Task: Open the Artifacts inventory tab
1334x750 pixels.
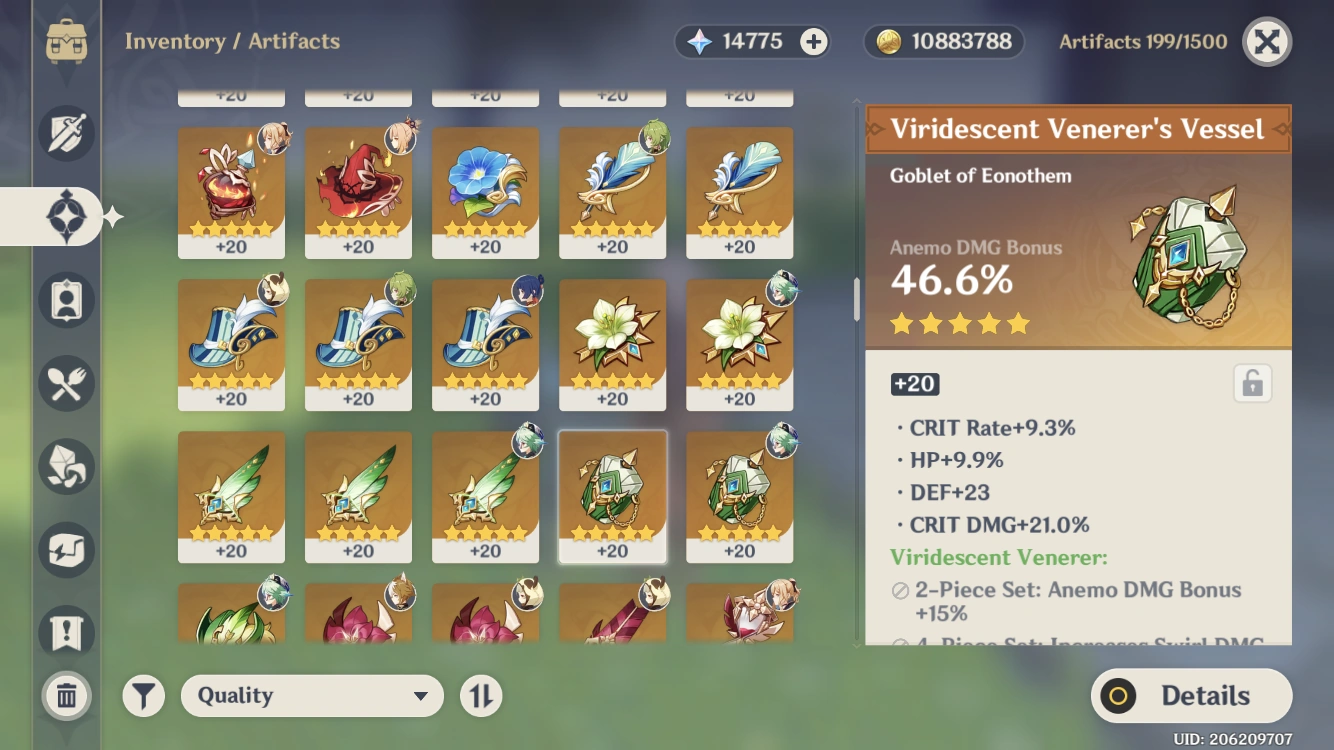Action: (x=65, y=217)
